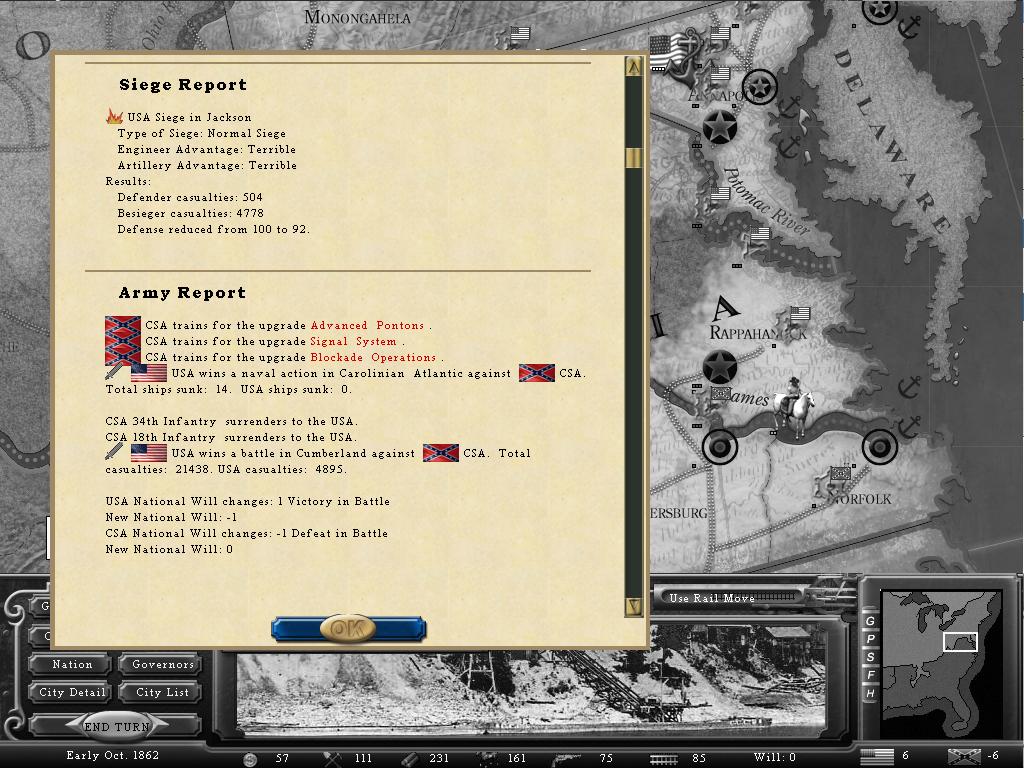Image resolution: width=1024 pixels, height=770 pixels.
Task: Open the Governors panel
Action: click(163, 665)
